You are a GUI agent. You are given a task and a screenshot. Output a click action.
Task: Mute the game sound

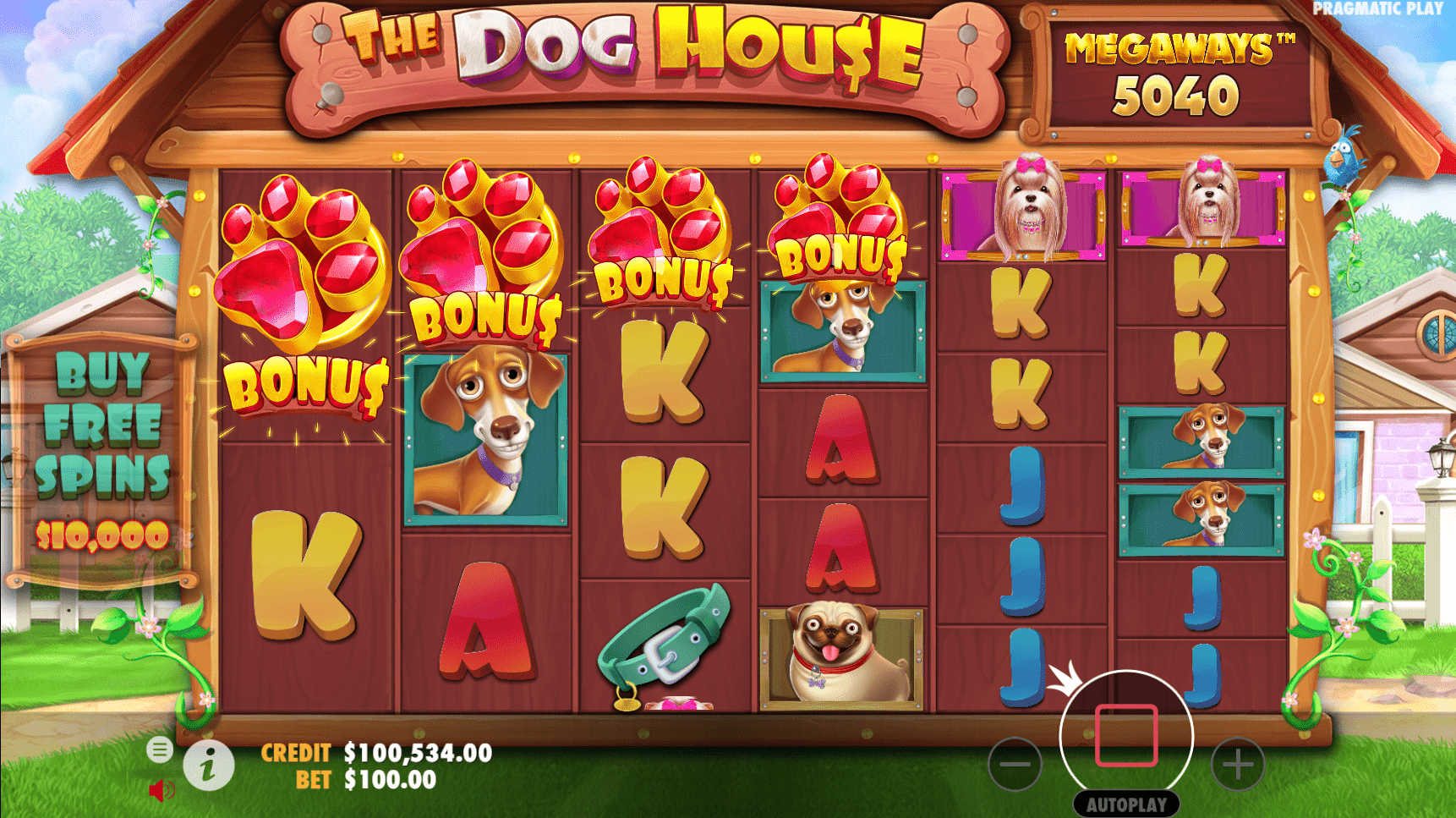click(160, 790)
